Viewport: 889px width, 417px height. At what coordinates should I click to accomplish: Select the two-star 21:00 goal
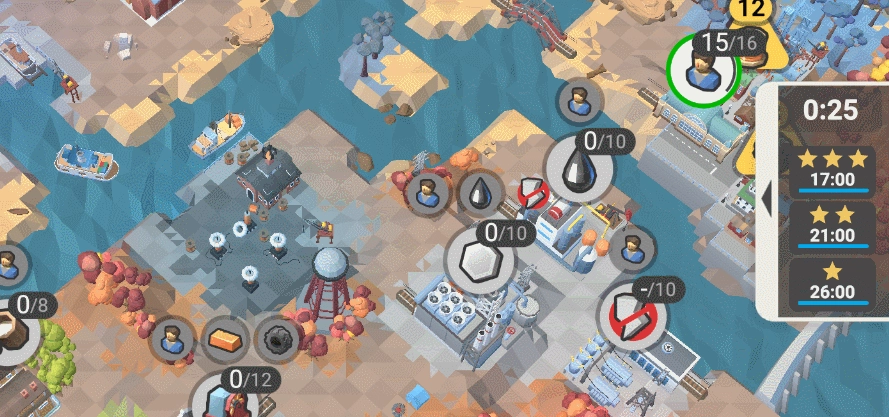click(x=831, y=226)
